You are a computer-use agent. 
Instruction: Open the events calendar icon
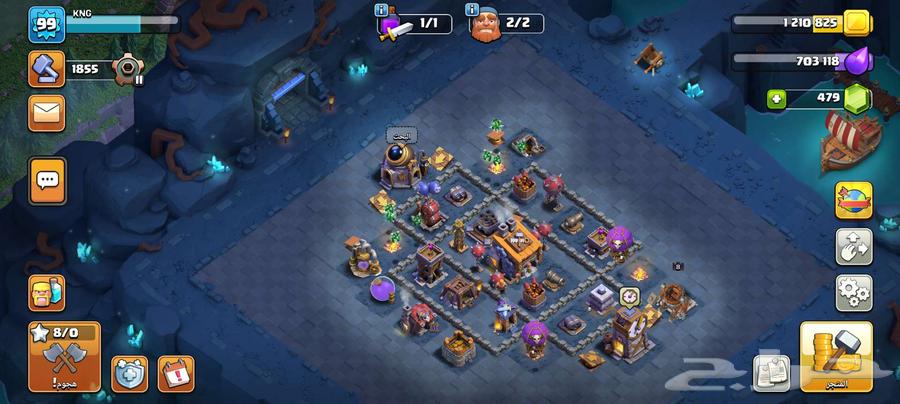click(x=176, y=374)
